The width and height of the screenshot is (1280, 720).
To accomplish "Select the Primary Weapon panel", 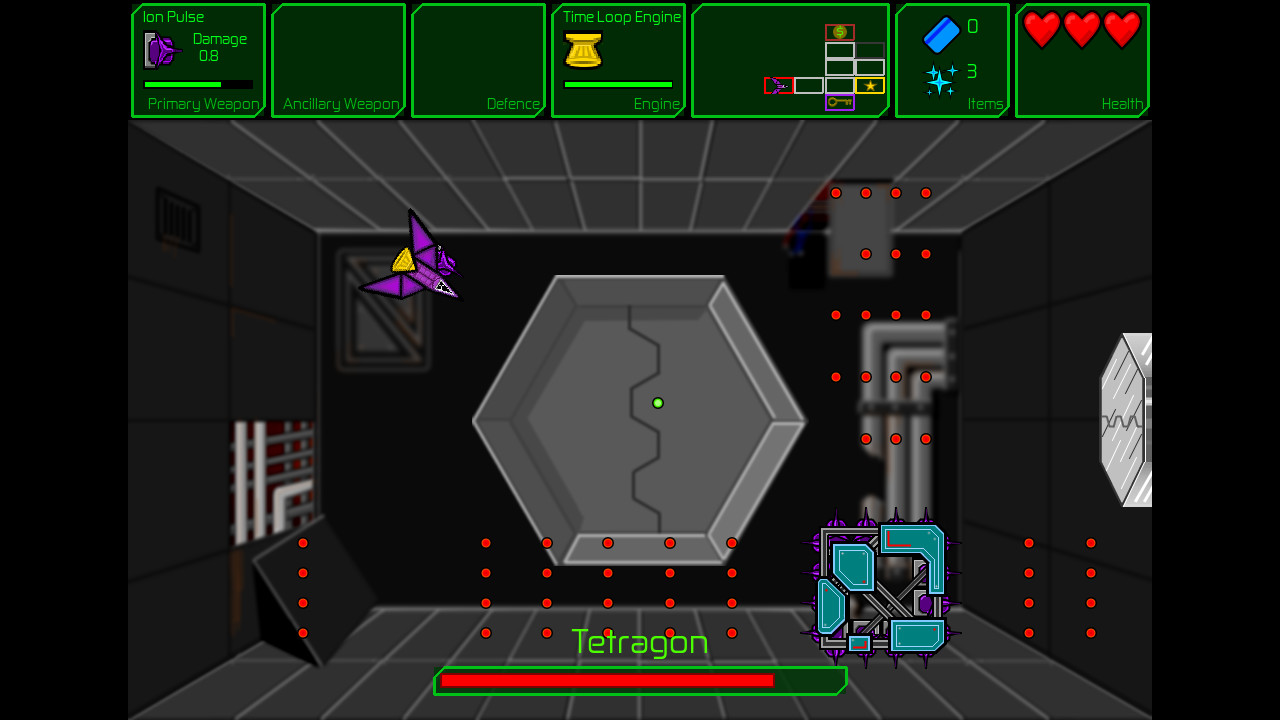I will click(198, 60).
